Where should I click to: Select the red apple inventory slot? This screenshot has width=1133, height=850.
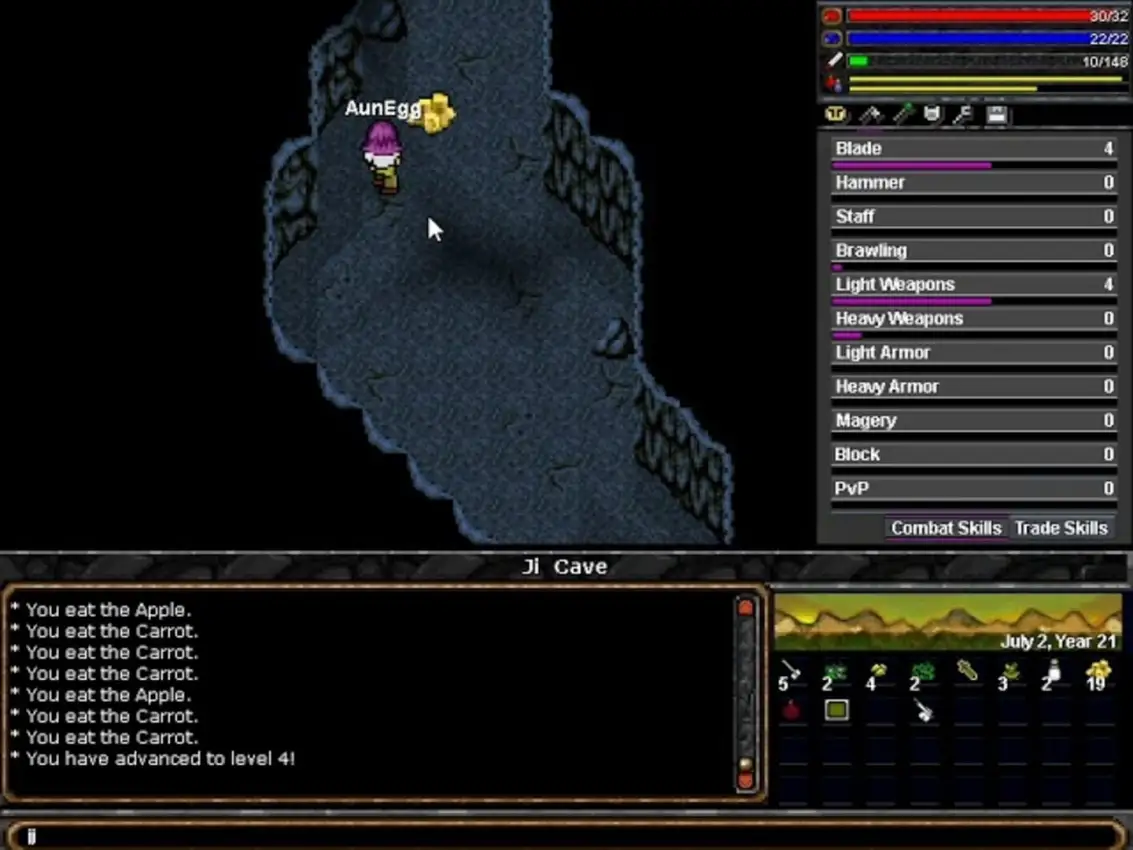click(x=792, y=710)
